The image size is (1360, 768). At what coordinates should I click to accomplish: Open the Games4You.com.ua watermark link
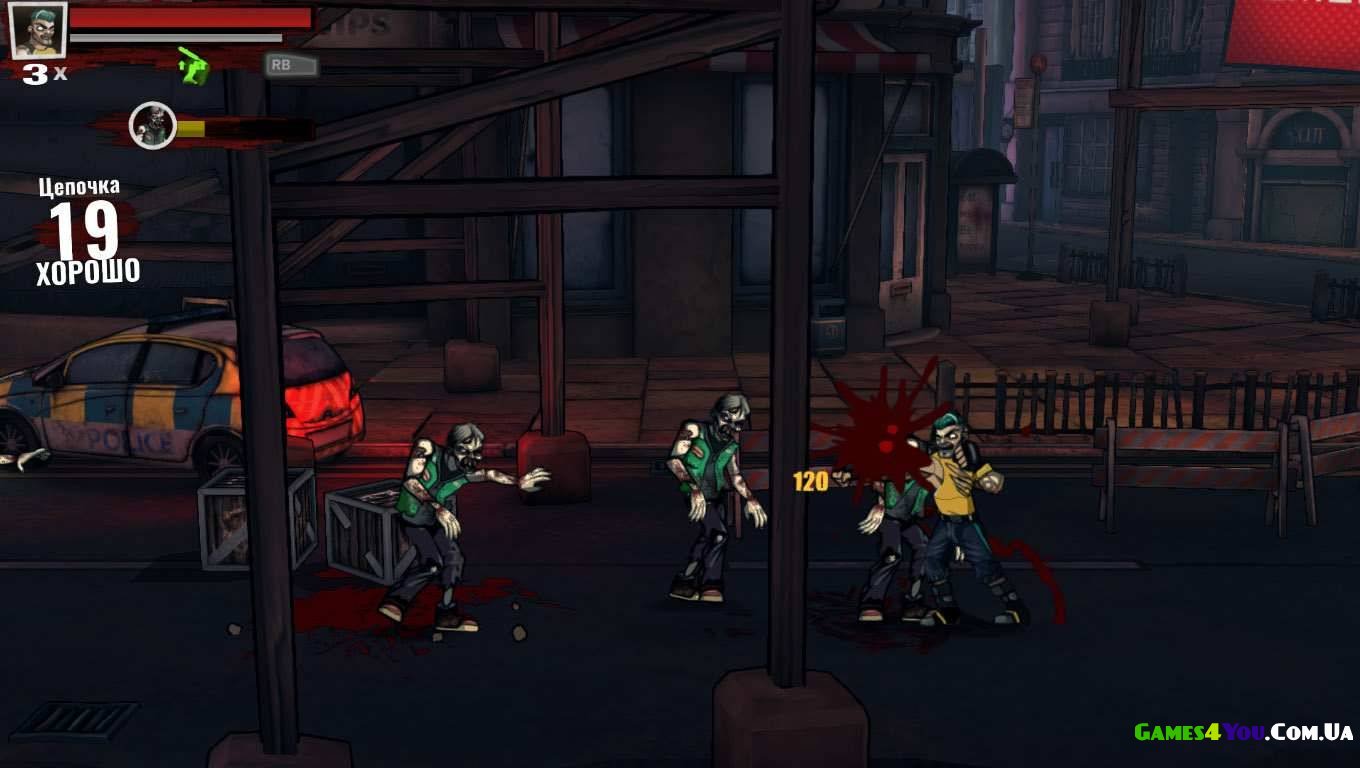click(1243, 733)
